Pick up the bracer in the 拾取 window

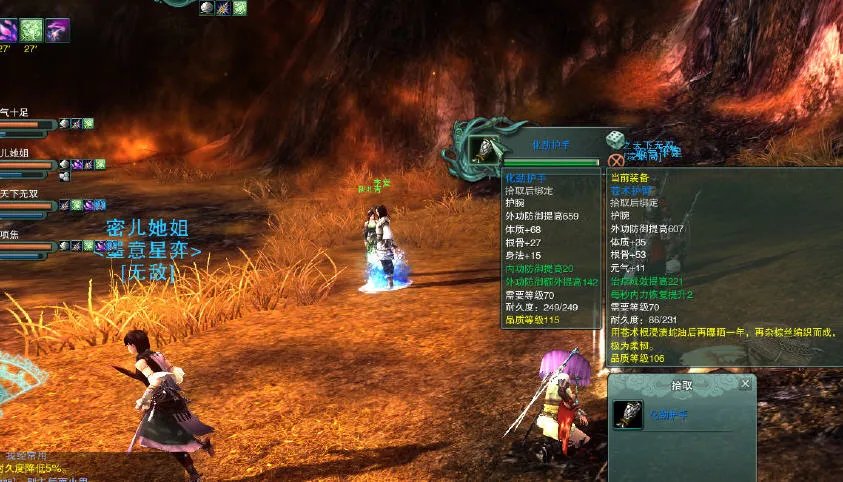coord(628,414)
